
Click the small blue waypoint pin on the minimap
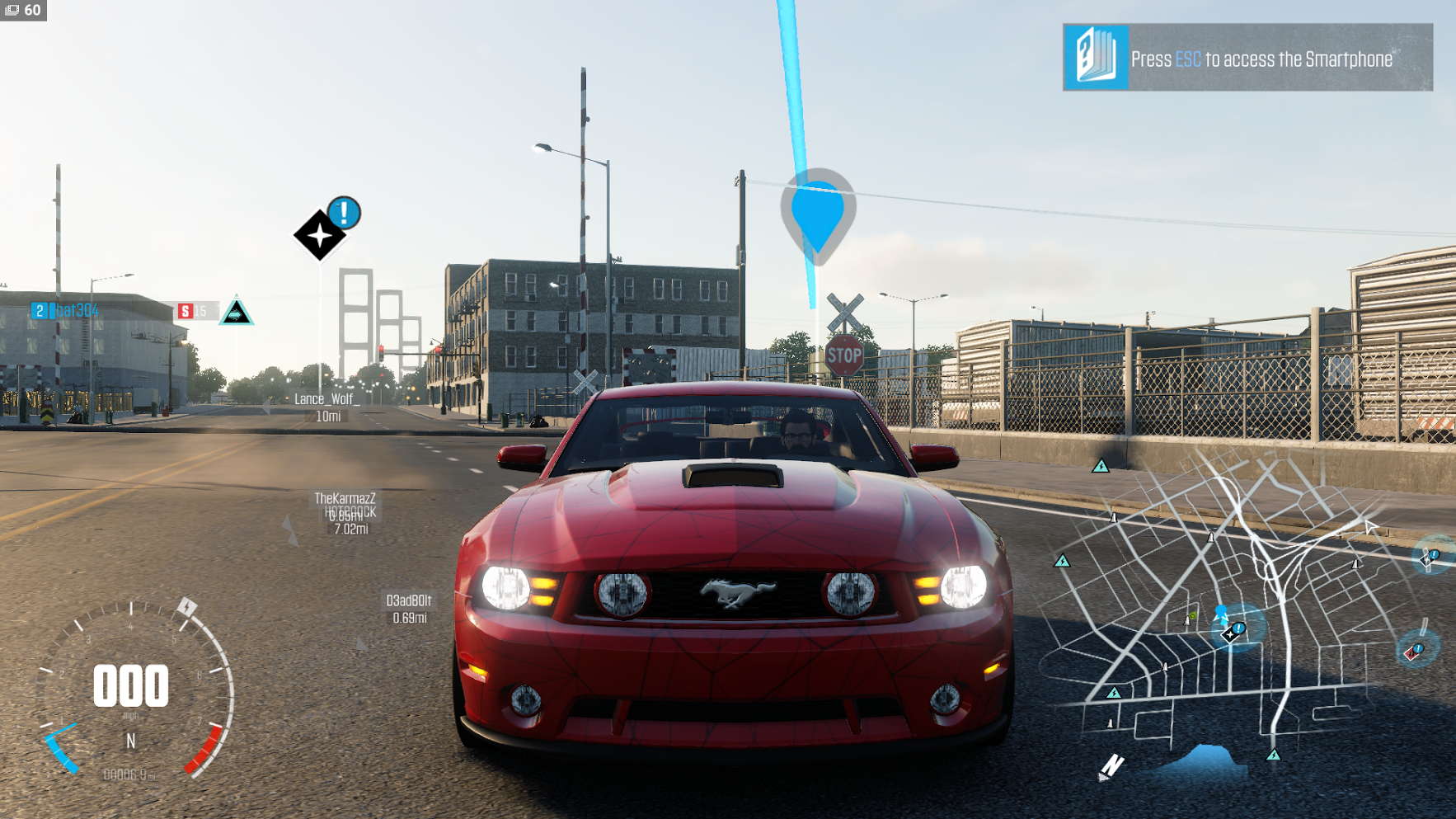(x=1221, y=613)
